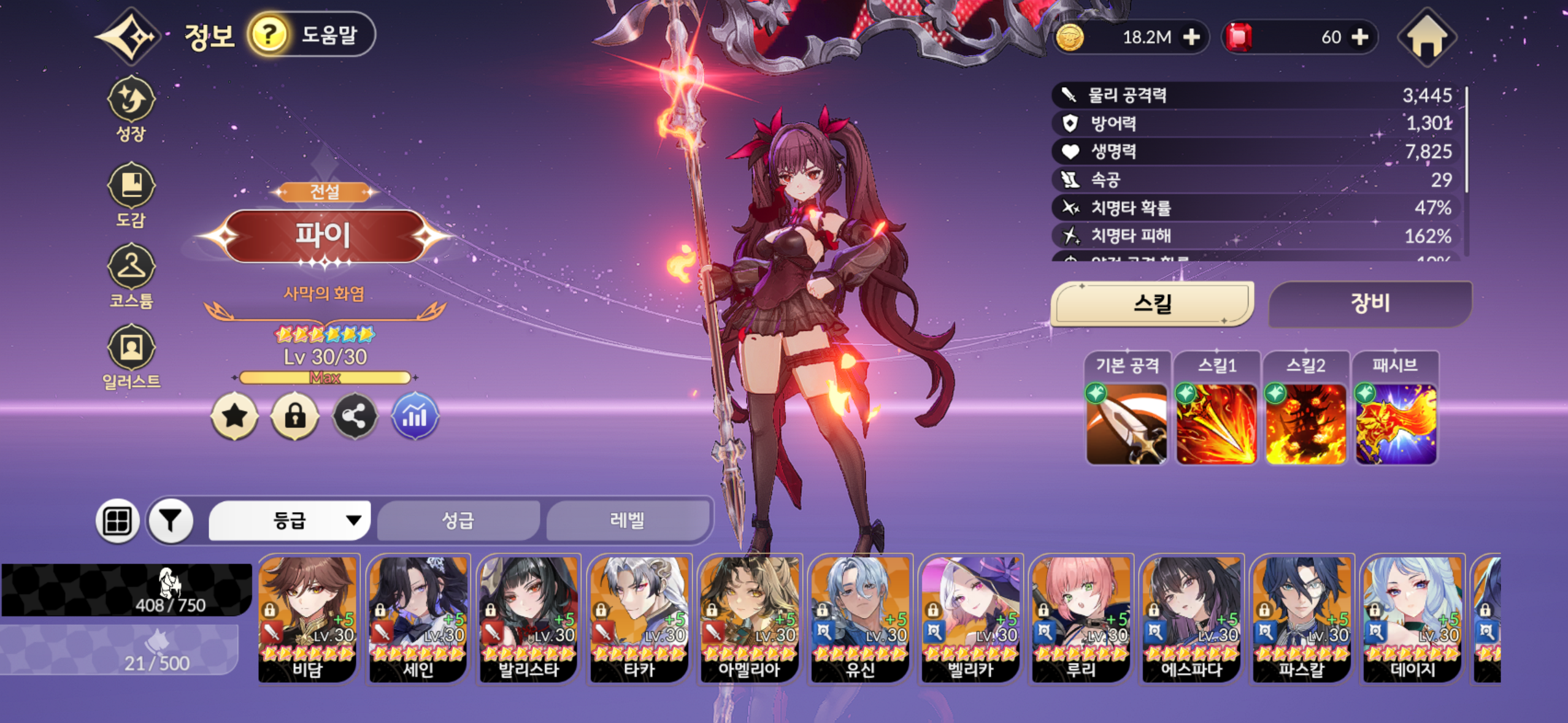Return home via the house icon
The width and height of the screenshot is (1568, 723).
[x=1427, y=38]
